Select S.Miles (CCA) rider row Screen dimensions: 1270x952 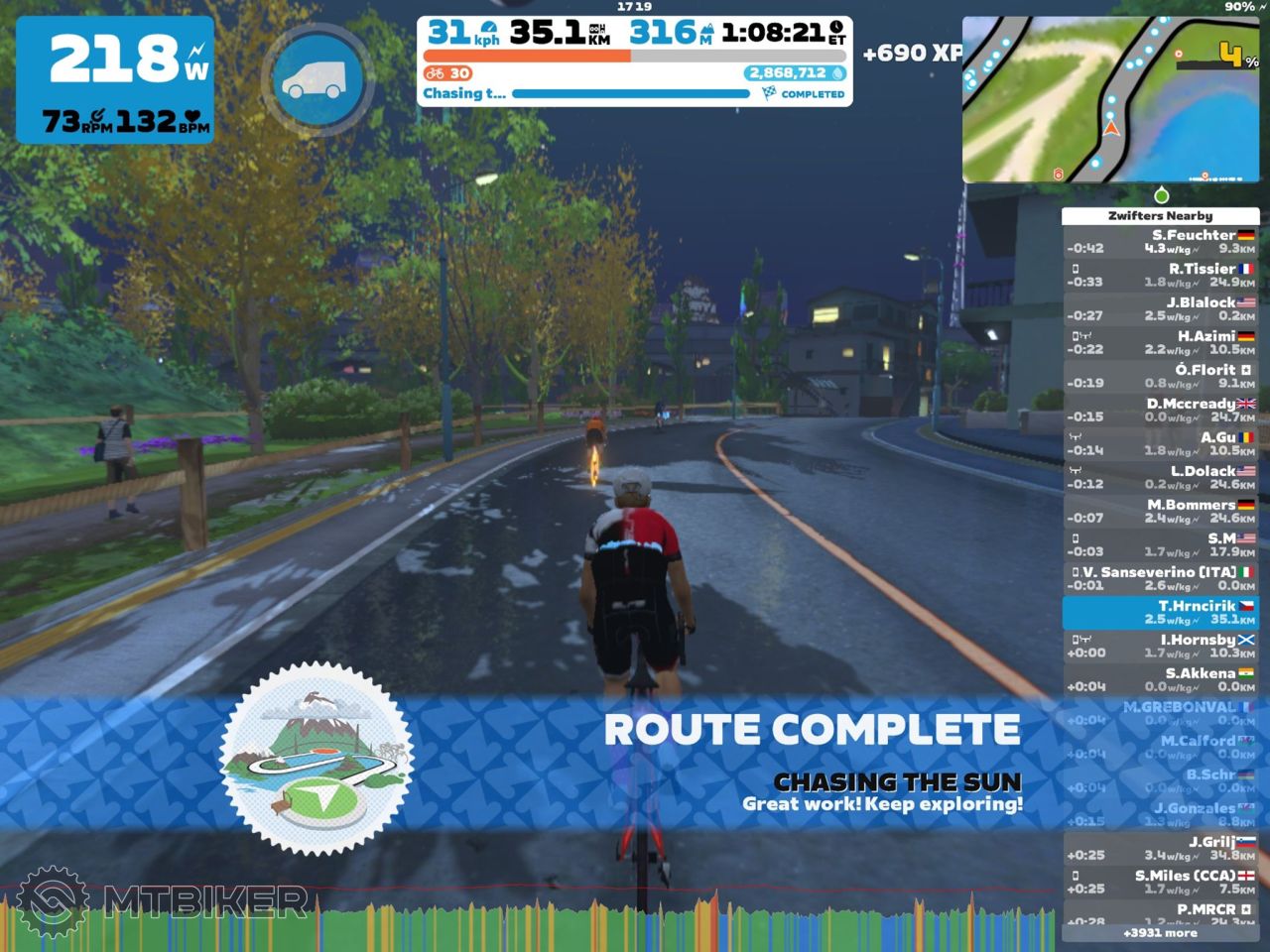[1160, 883]
